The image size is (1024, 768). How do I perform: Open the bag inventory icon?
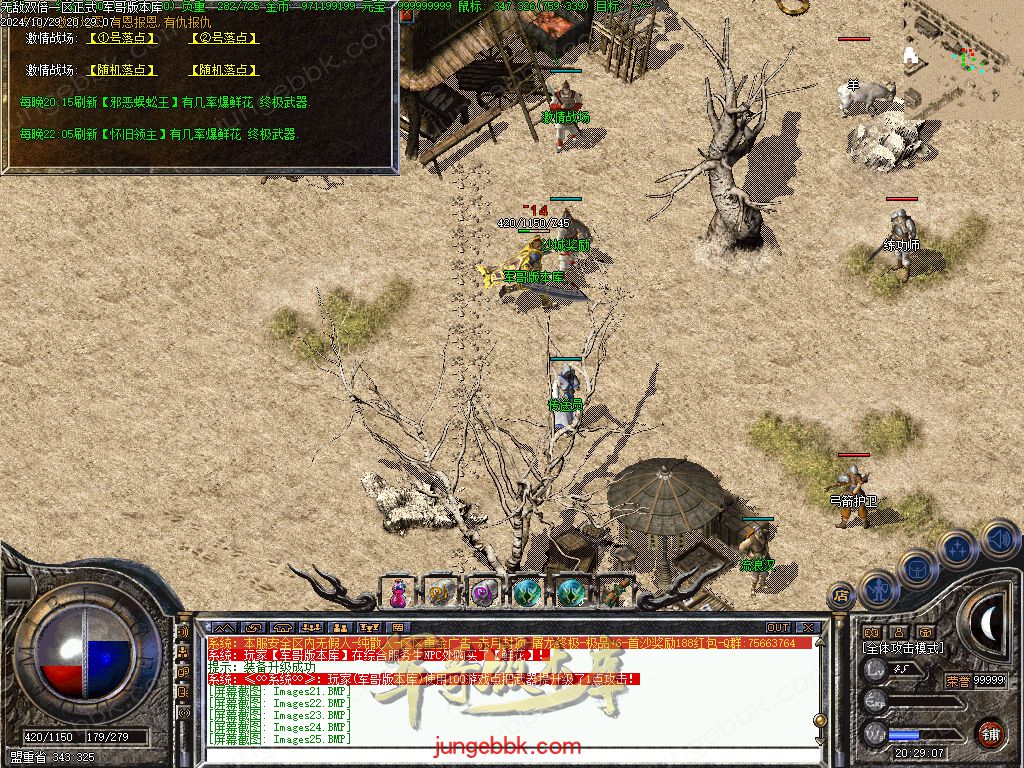pos(918,570)
